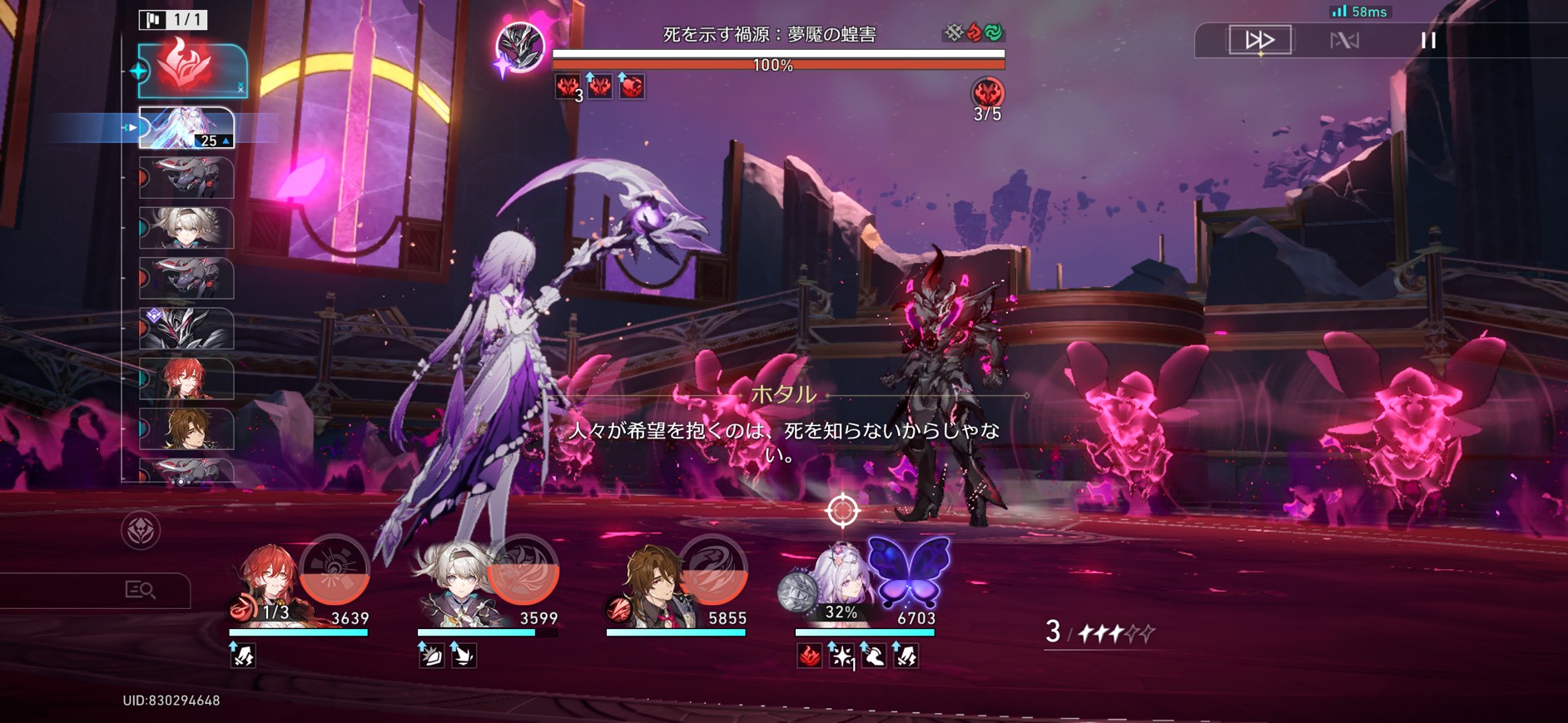Activate the blue butterfly ultimate

[909, 571]
